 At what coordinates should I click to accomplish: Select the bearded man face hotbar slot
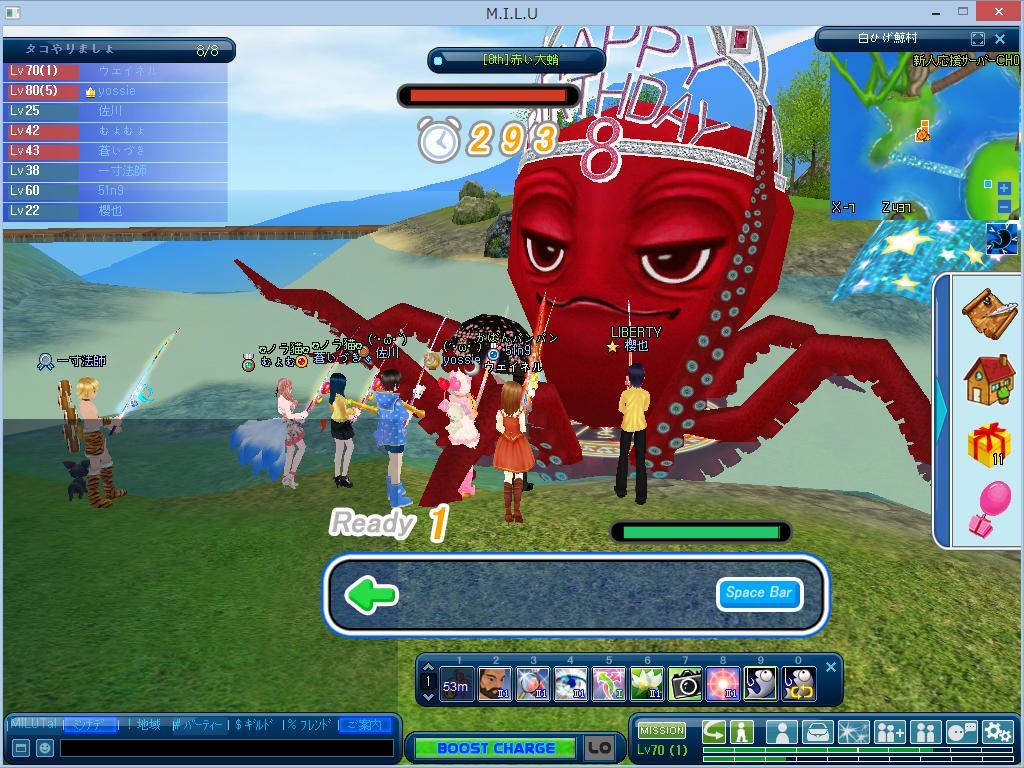tap(495, 684)
